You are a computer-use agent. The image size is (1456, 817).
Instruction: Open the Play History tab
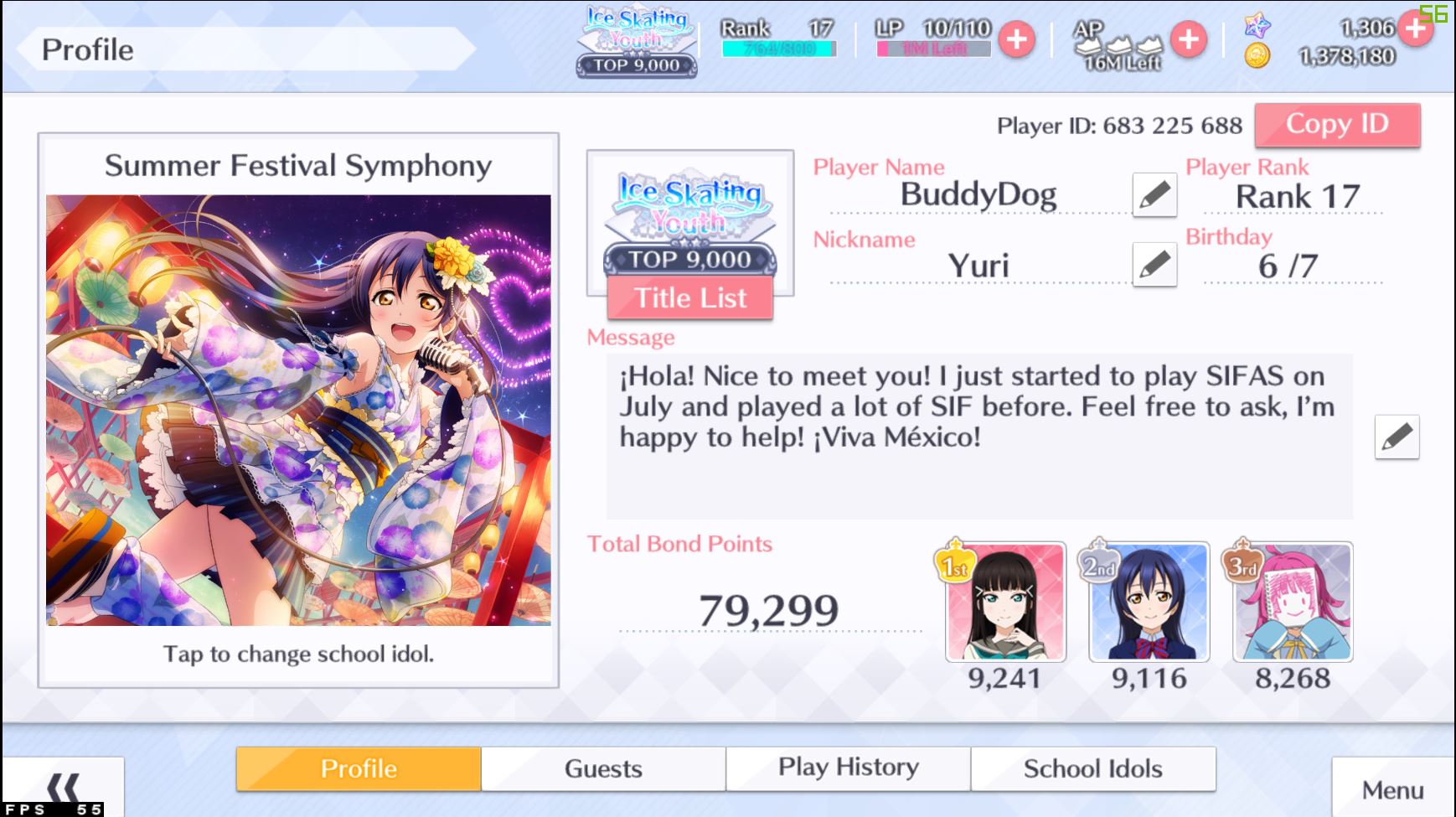tap(848, 768)
